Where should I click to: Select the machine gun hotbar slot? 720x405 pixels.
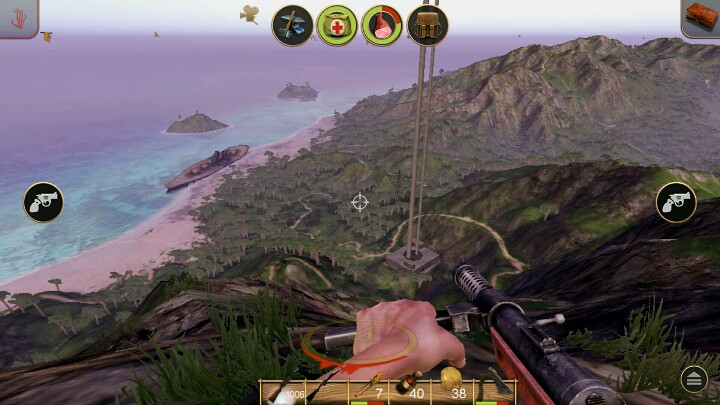(283, 392)
